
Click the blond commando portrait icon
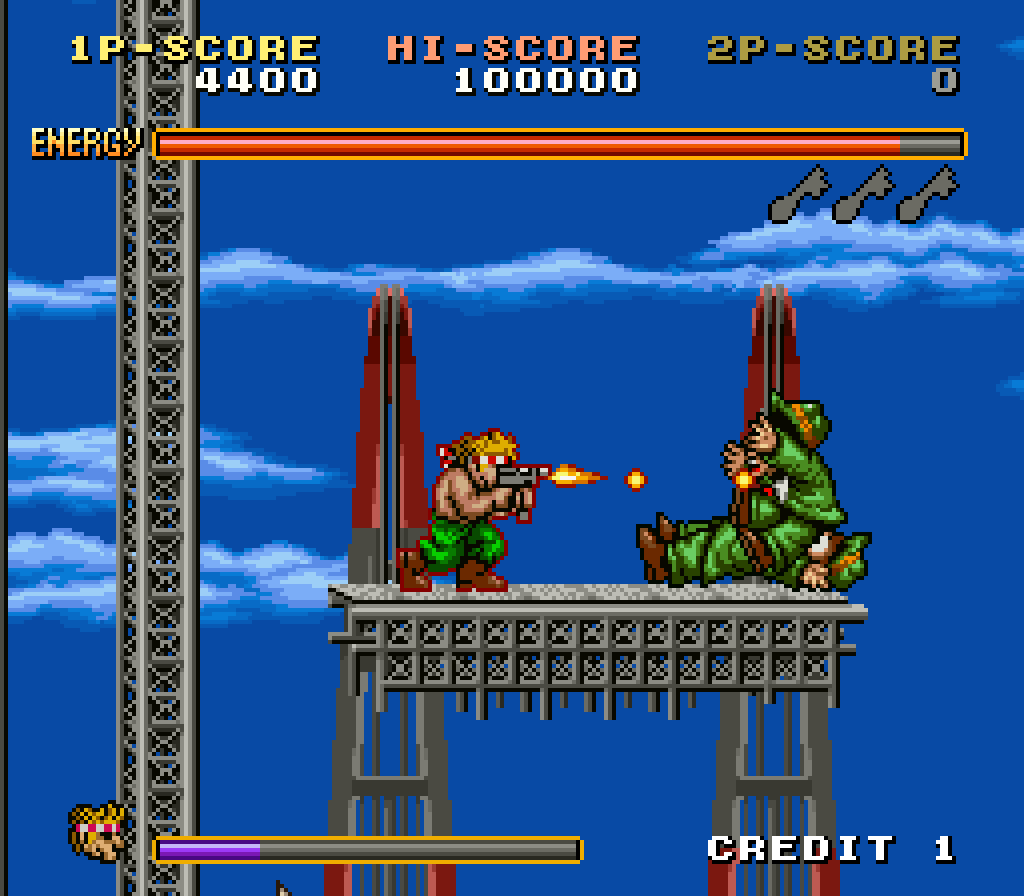[99, 833]
